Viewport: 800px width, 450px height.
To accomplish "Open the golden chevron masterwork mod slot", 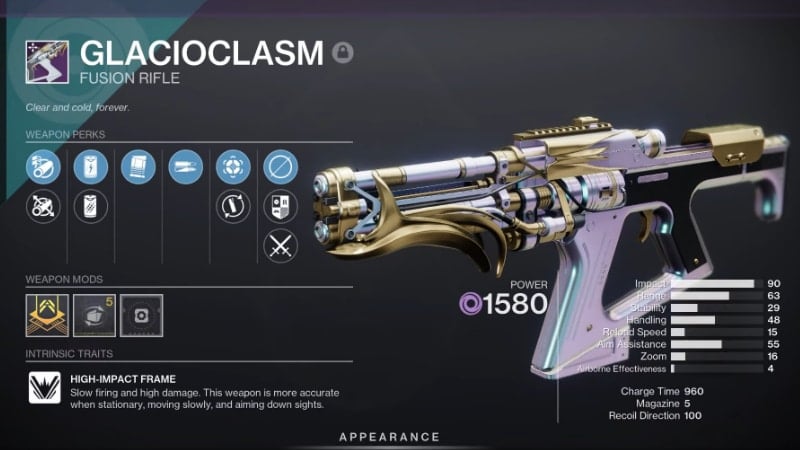I will 42,314.
